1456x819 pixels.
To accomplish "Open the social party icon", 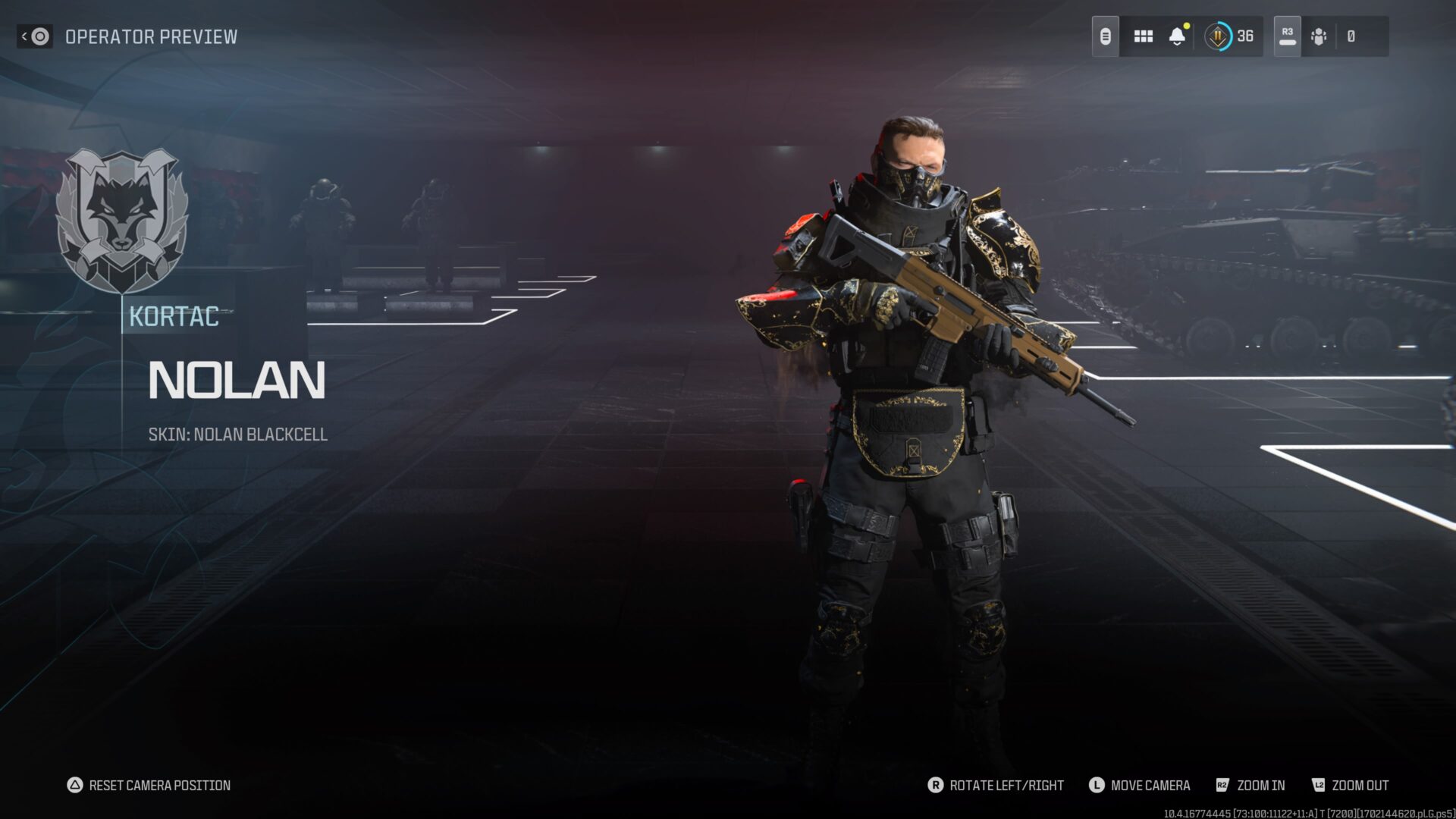I will [x=1319, y=36].
